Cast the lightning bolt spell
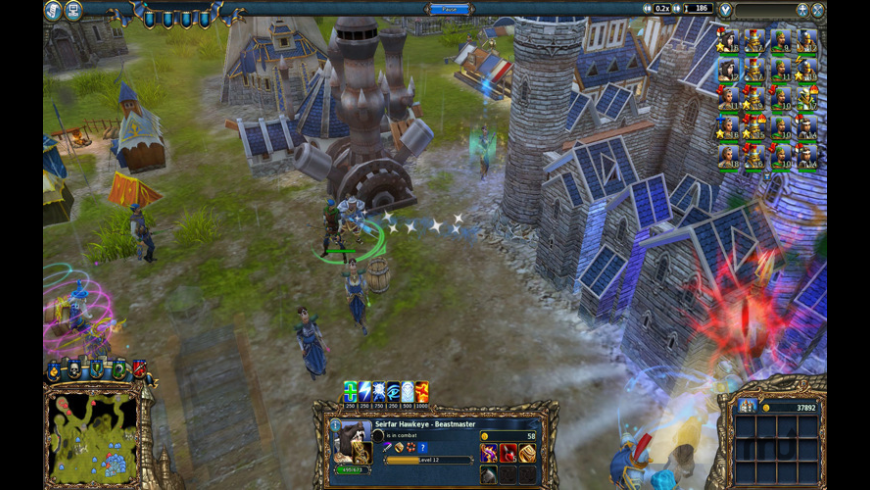The image size is (870, 490). click(364, 391)
